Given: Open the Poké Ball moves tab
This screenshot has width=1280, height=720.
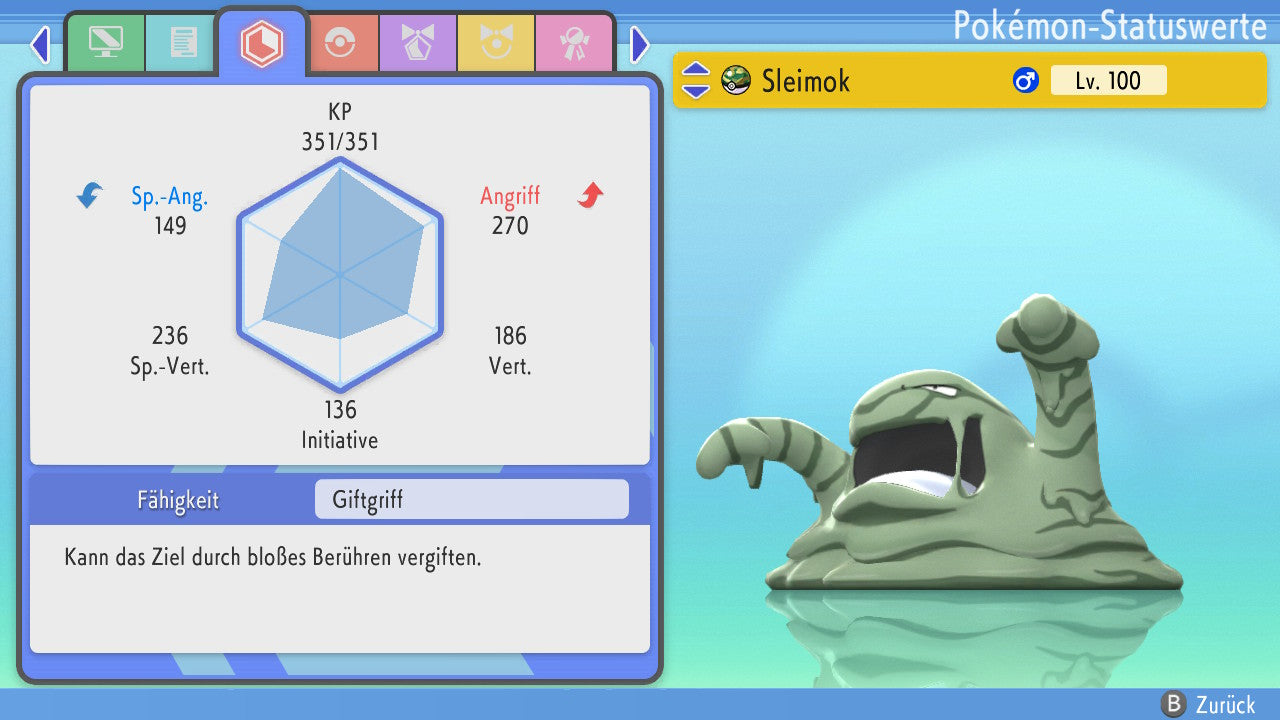Looking at the screenshot, I should 340,43.
